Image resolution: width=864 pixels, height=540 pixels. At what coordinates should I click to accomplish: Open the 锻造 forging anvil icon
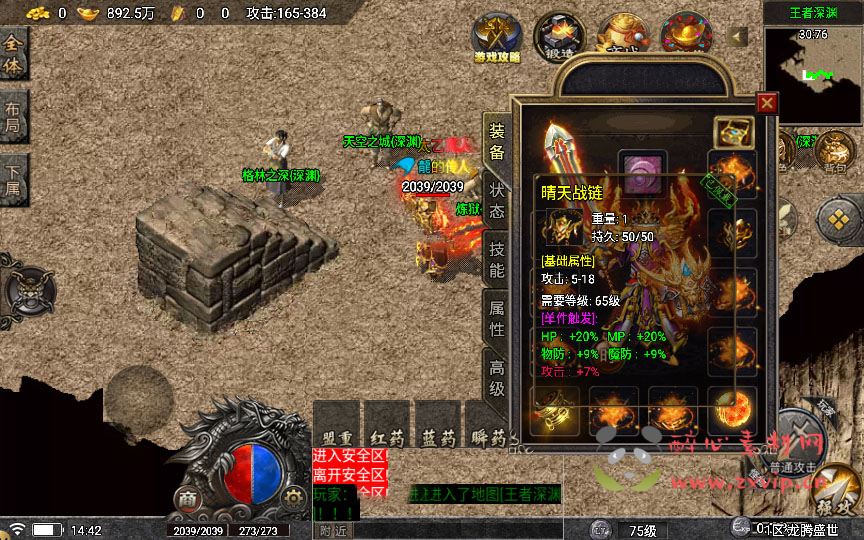(559, 35)
